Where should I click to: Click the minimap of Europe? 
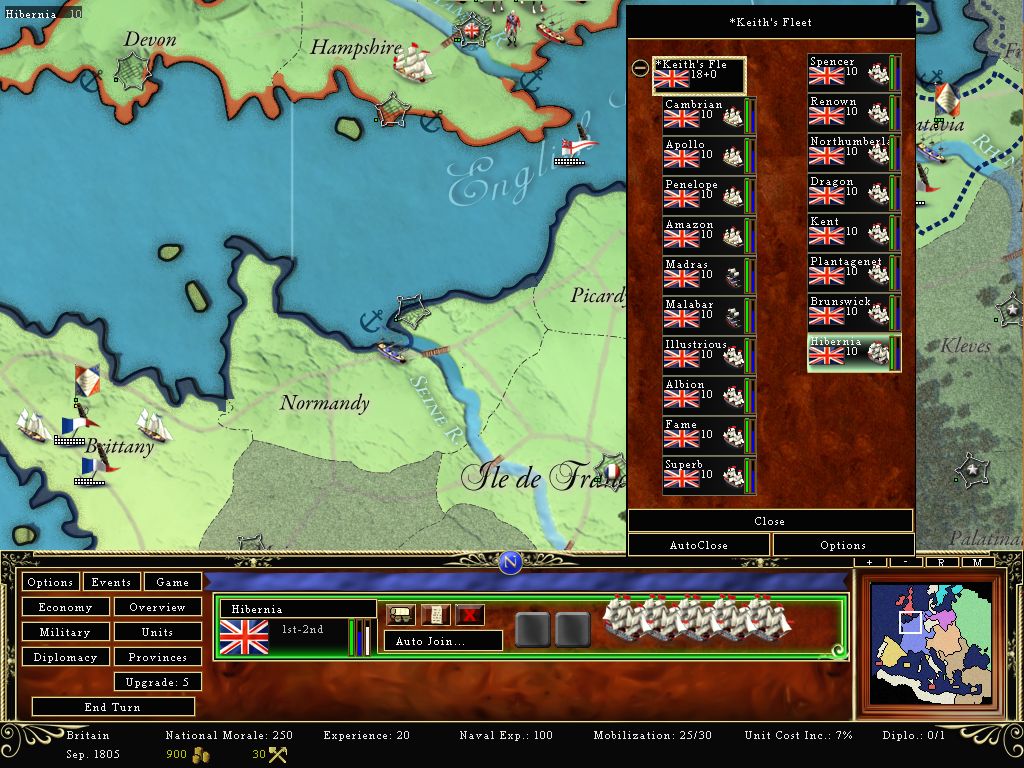pos(931,645)
